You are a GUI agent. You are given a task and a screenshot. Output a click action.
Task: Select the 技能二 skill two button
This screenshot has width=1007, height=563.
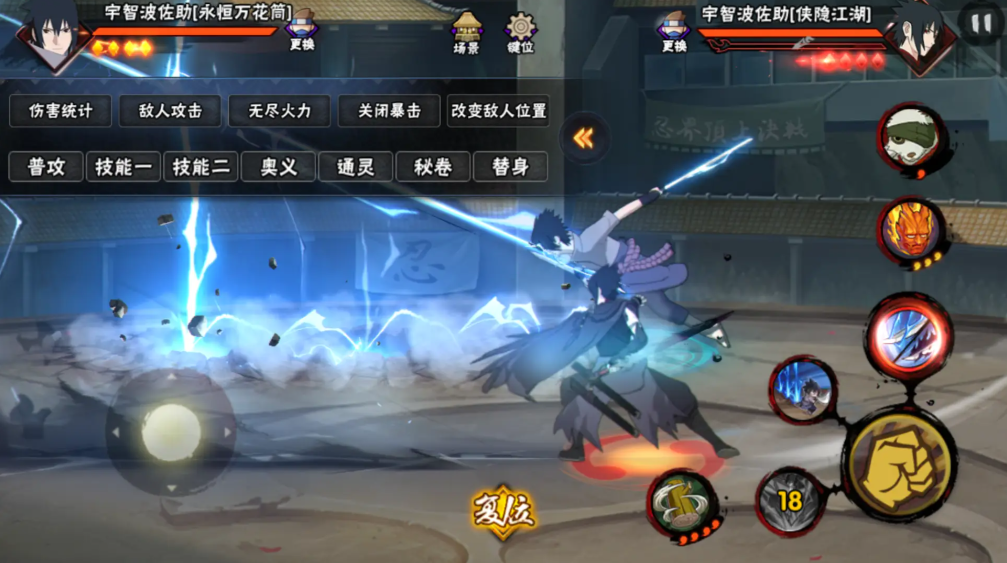tap(201, 167)
